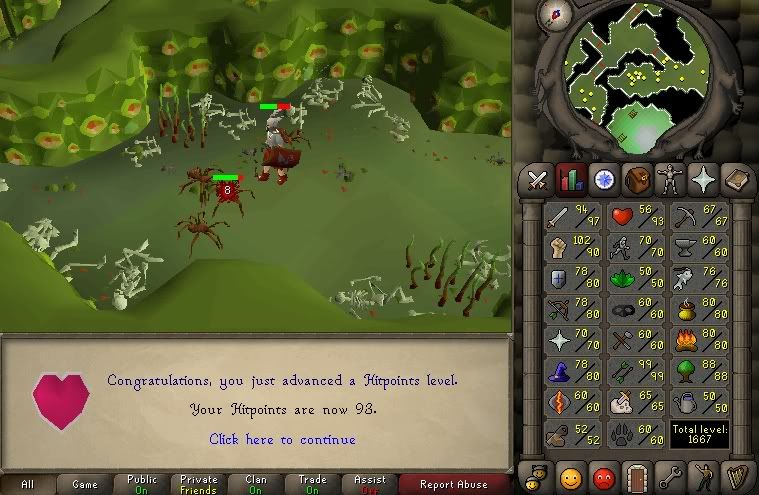This screenshot has width=759, height=495.
Task: Open the Combat Styles tab
Action: pos(538,180)
